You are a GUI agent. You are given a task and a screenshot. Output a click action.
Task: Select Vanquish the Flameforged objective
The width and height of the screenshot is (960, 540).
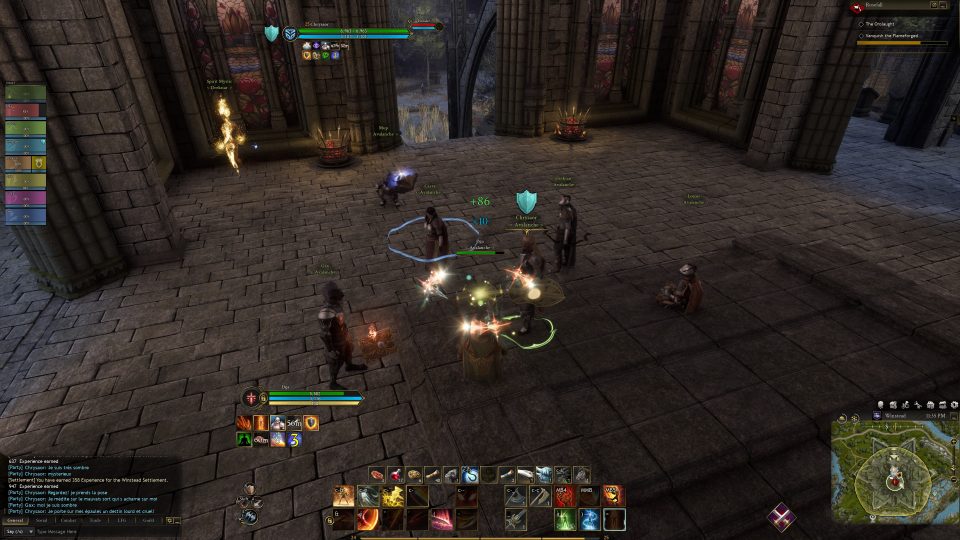click(892, 36)
